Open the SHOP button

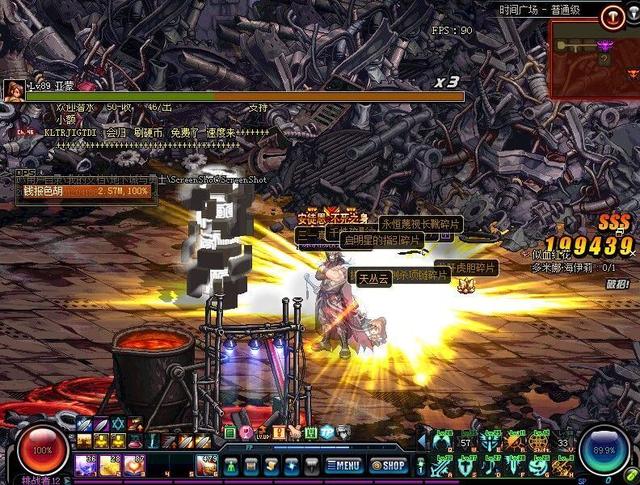pyautogui.click(x=388, y=465)
